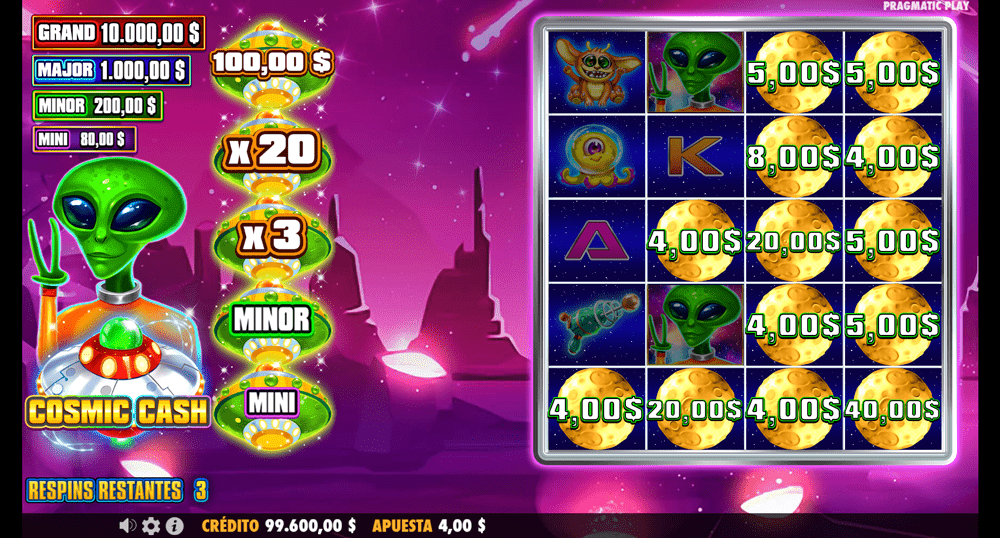Open the settings gear menu

click(x=151, y=525)
